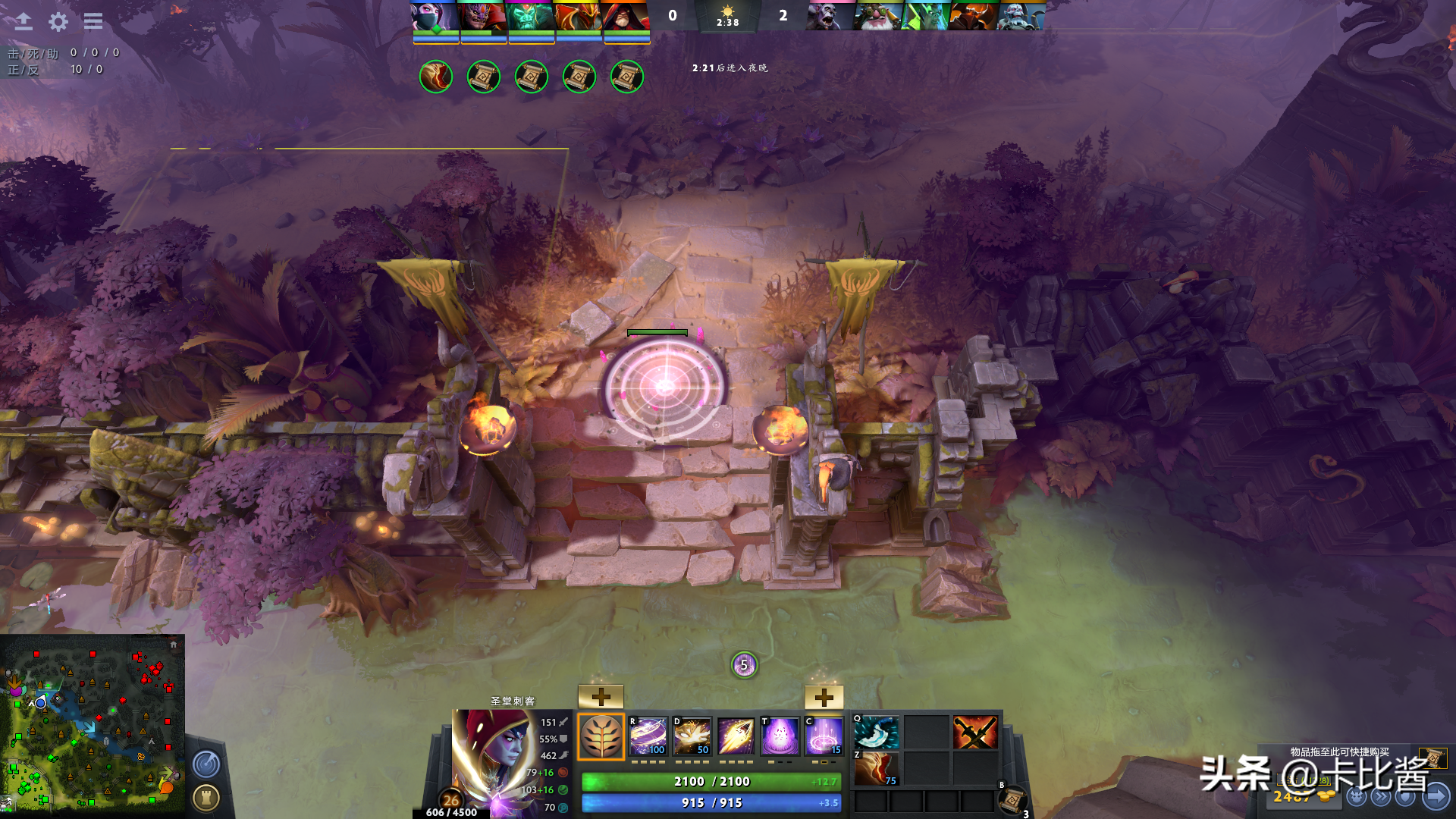Select the masked Templar Assassin portrait in top bar
Screen dimensions: 1456x819
435,16
